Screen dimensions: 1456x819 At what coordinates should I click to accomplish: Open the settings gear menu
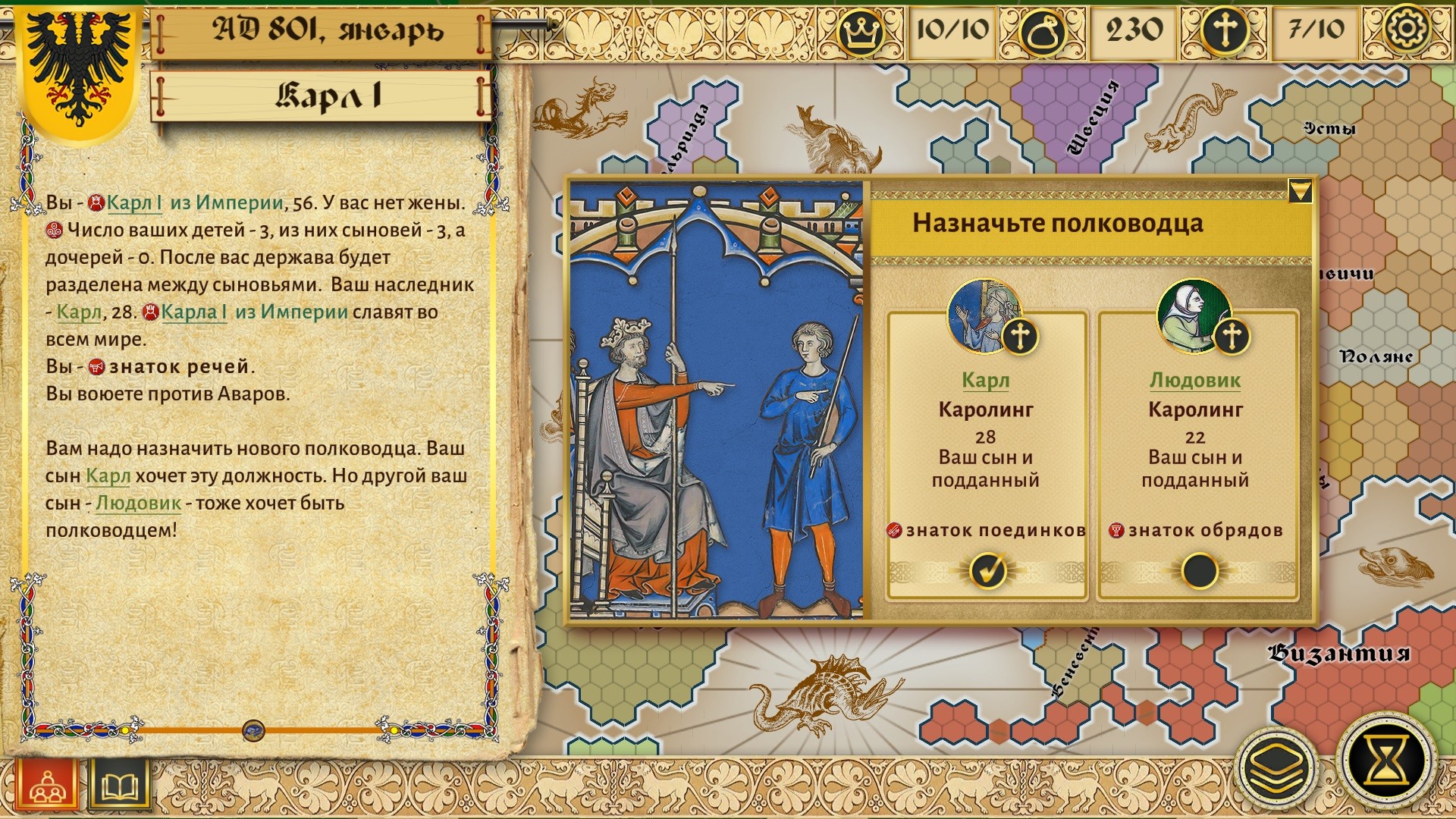tap(1406, 29)
